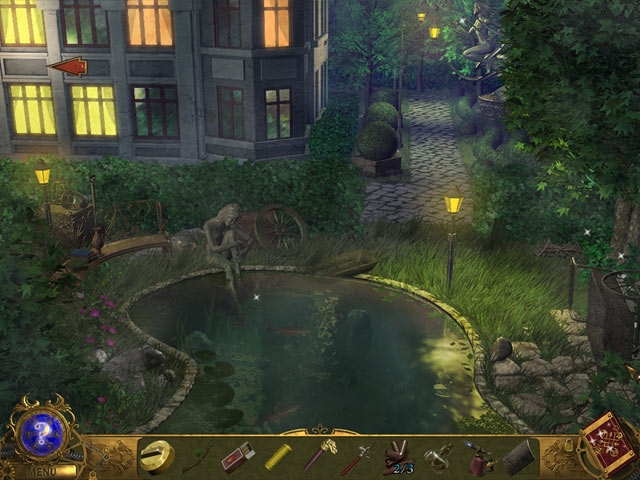640x480 pixels.
Task: Use the blue question mark hint orb
Action: coord(43,434)
